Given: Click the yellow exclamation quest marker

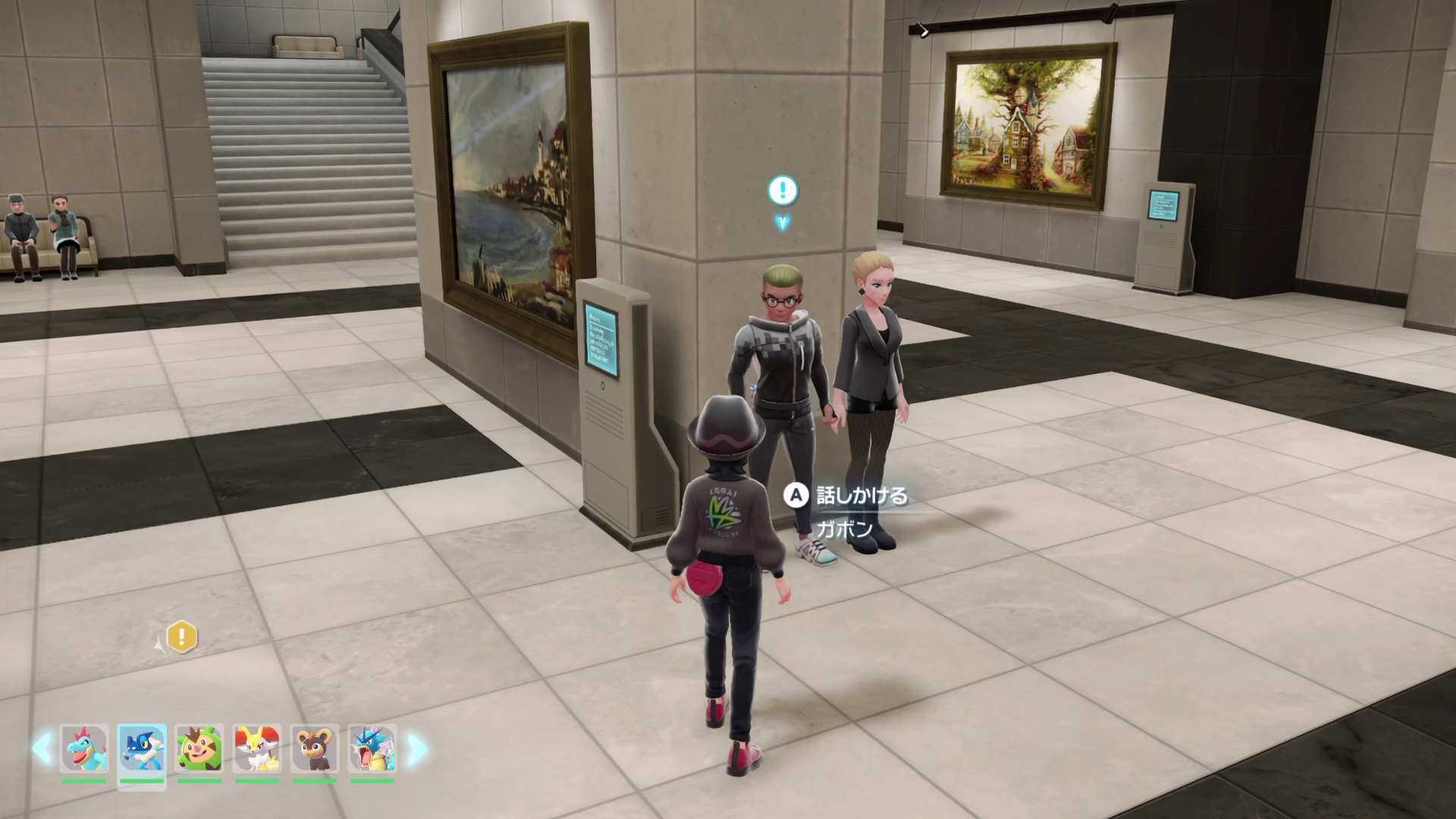Looking at the screenshot, I should (182, 637).
